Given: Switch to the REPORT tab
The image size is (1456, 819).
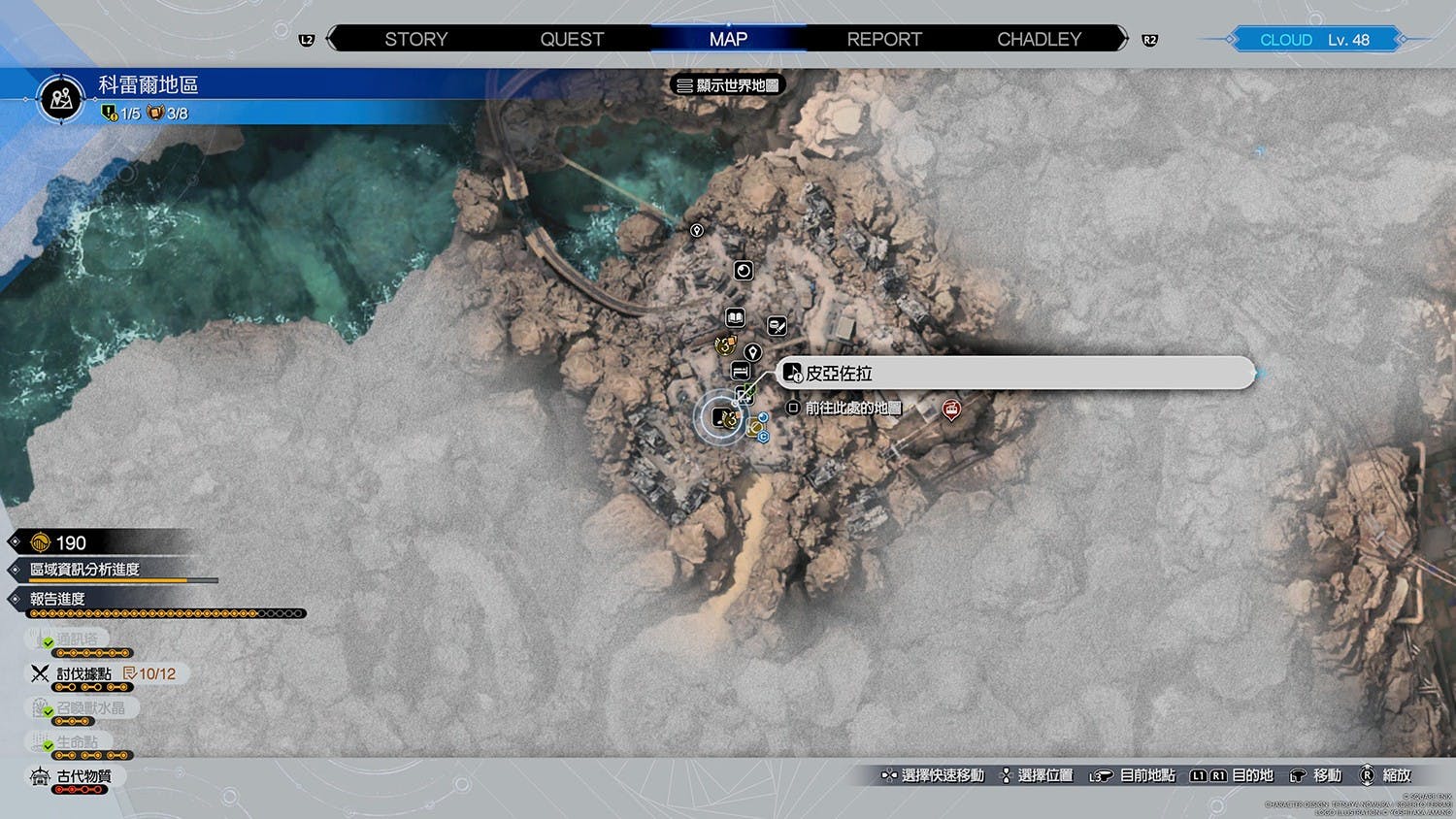Looking at the screenshot, I should (x=884, y=40).
